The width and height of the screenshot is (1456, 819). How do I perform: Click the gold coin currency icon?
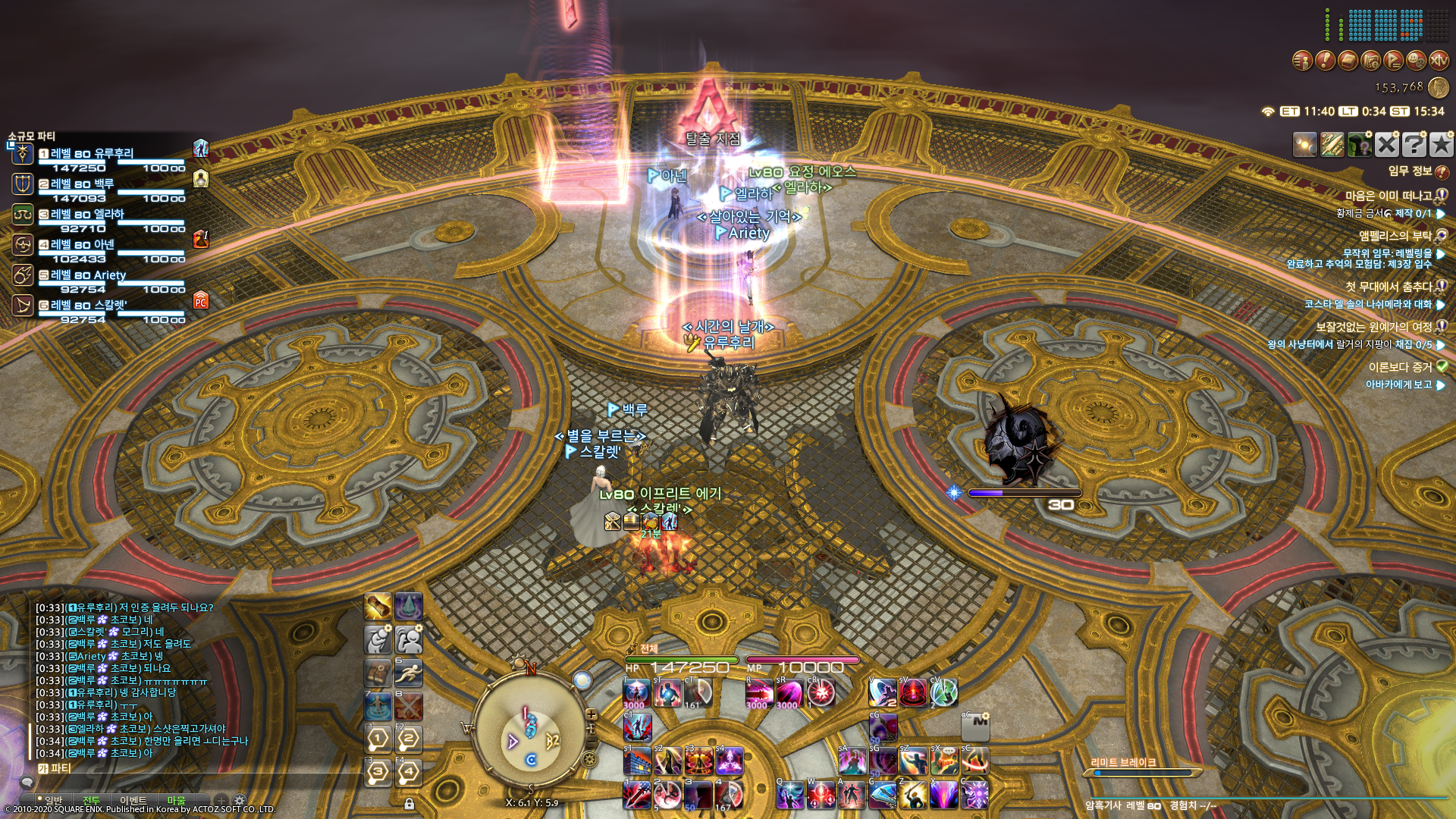pos(1438,88)
